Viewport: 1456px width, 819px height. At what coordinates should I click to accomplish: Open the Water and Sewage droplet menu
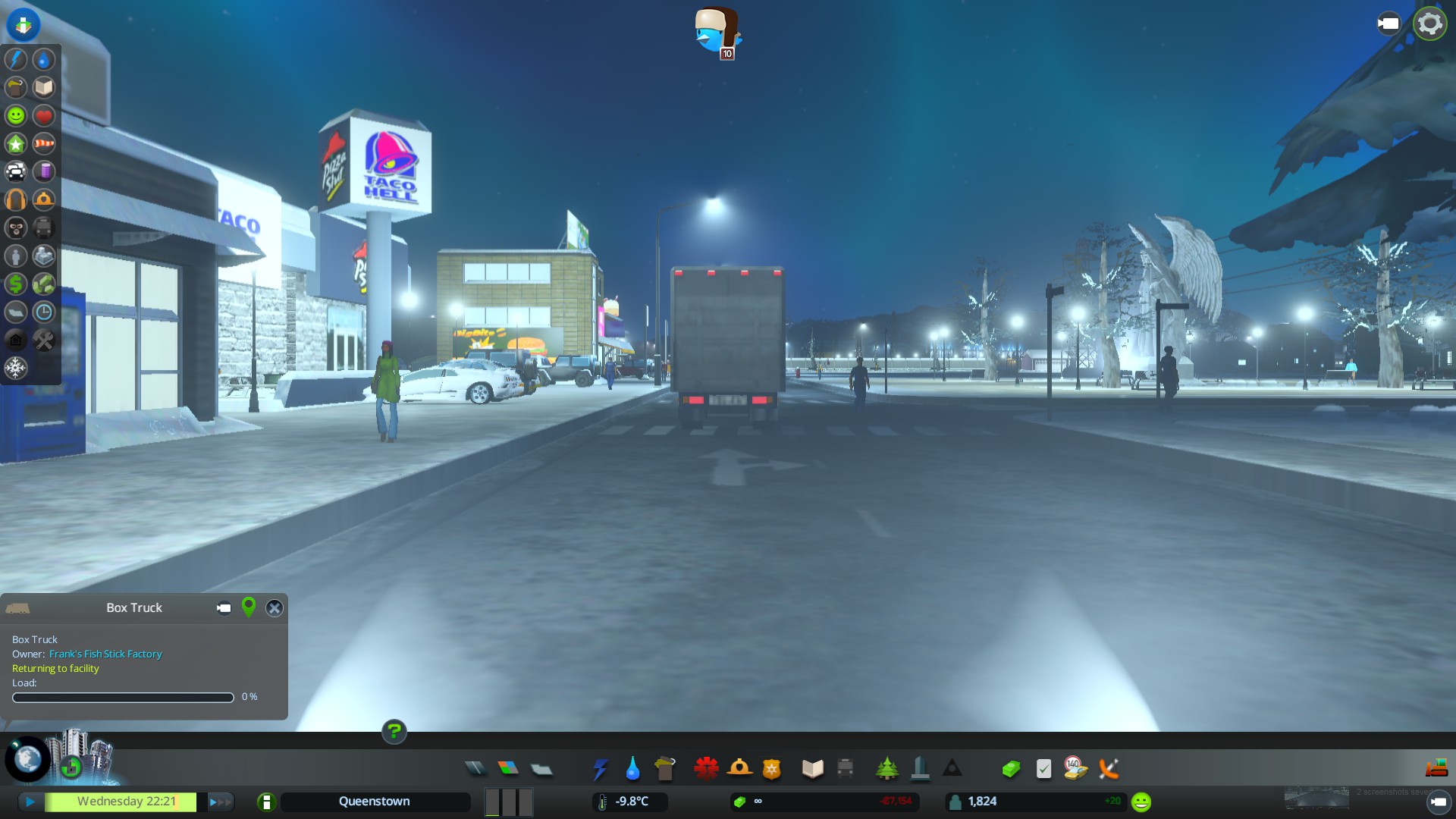click(632, 769)
